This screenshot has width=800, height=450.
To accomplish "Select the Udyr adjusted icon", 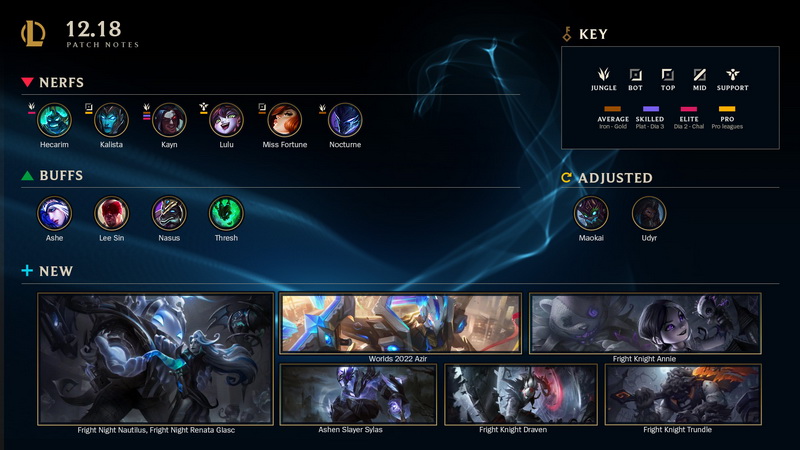I will click(x=649, y=213).
